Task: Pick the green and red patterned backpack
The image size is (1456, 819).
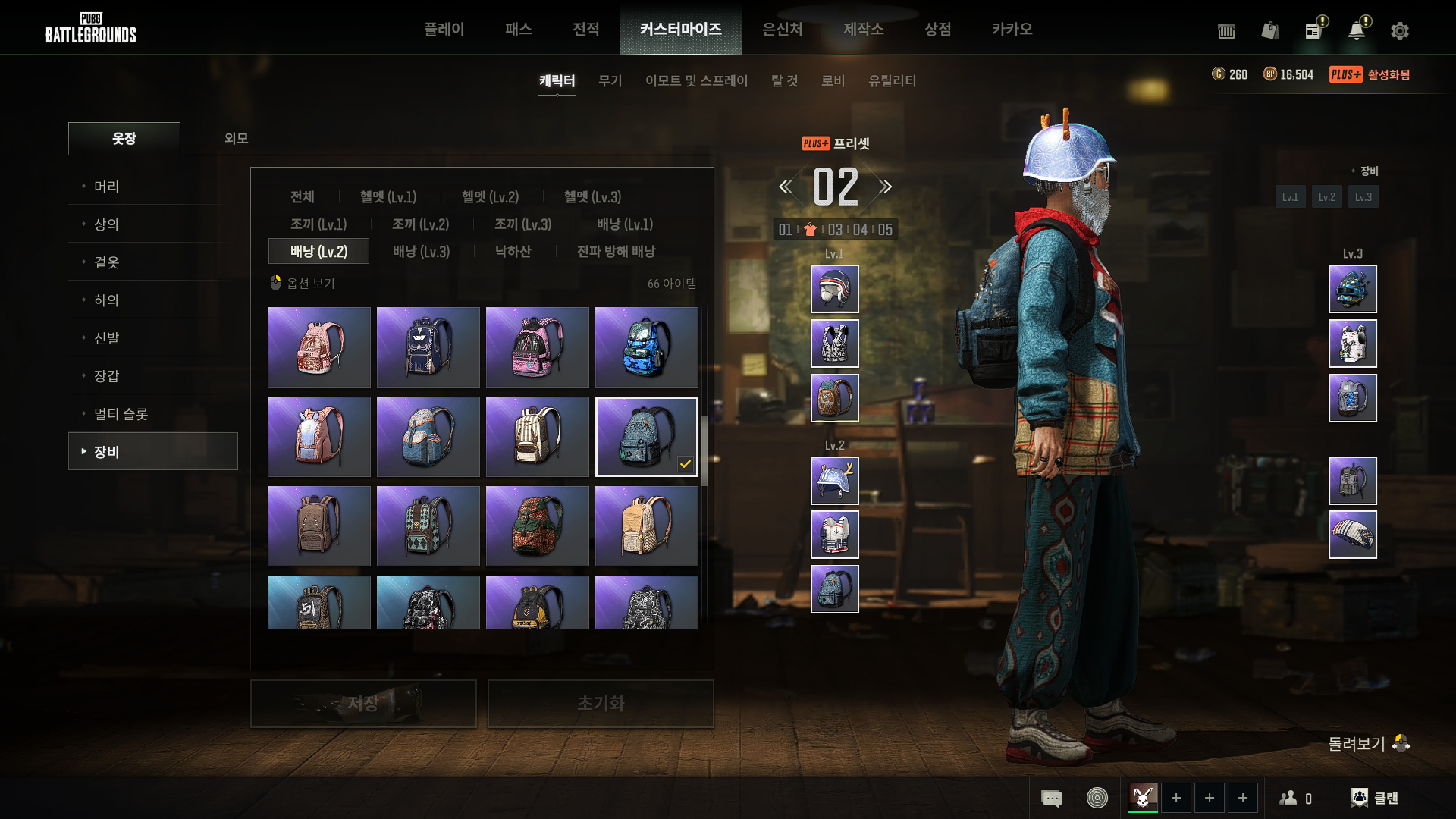Action: coord(537,526)
